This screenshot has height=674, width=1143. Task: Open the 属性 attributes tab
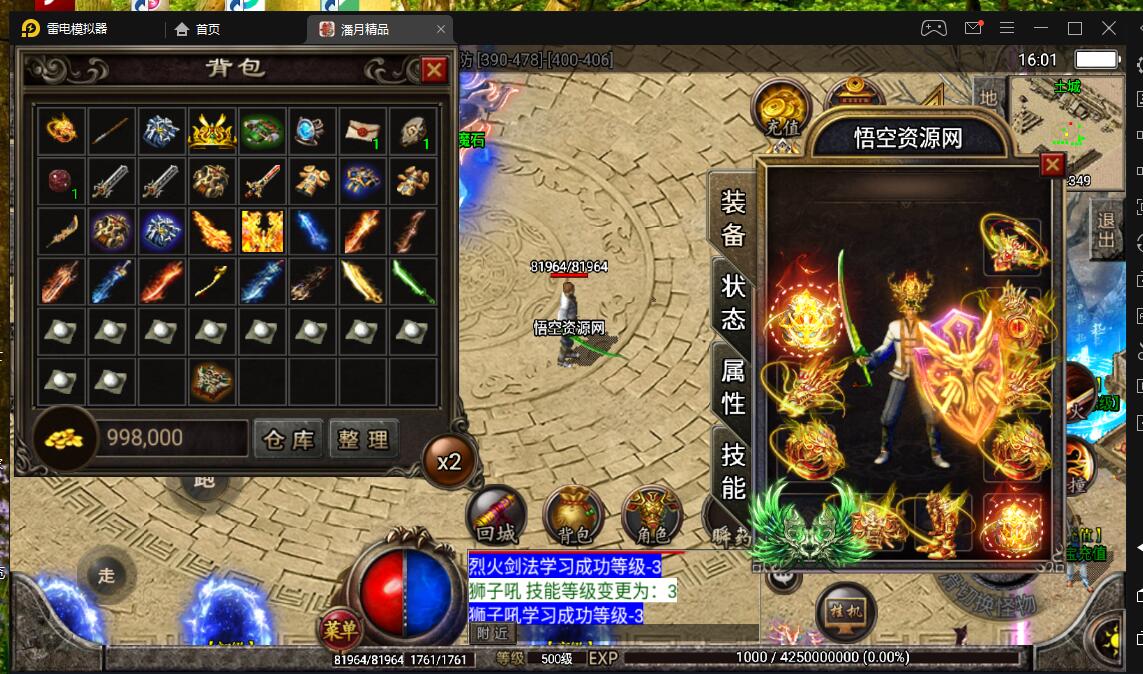734,387
